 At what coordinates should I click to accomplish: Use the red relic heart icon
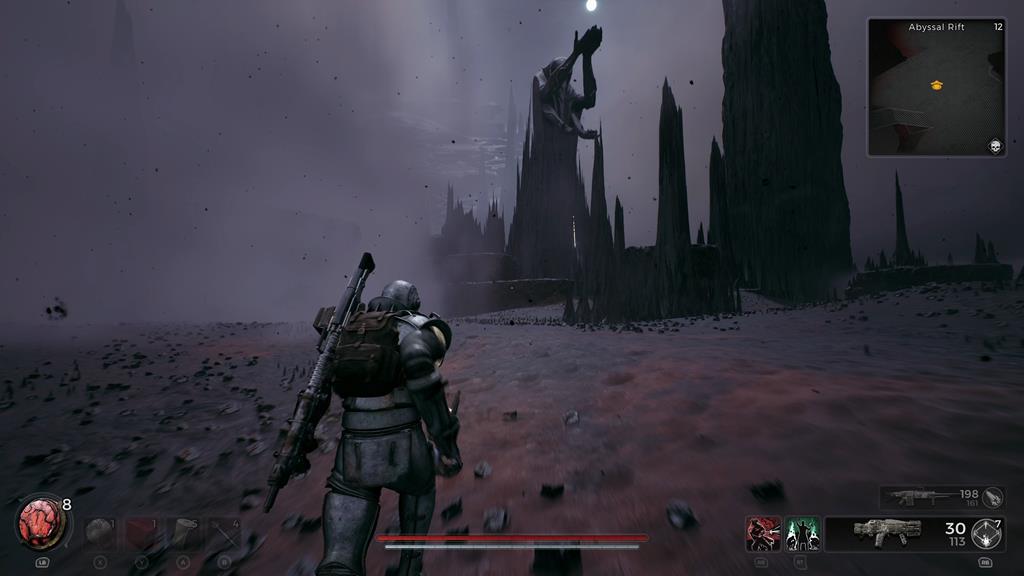click(x=40, y=523)
